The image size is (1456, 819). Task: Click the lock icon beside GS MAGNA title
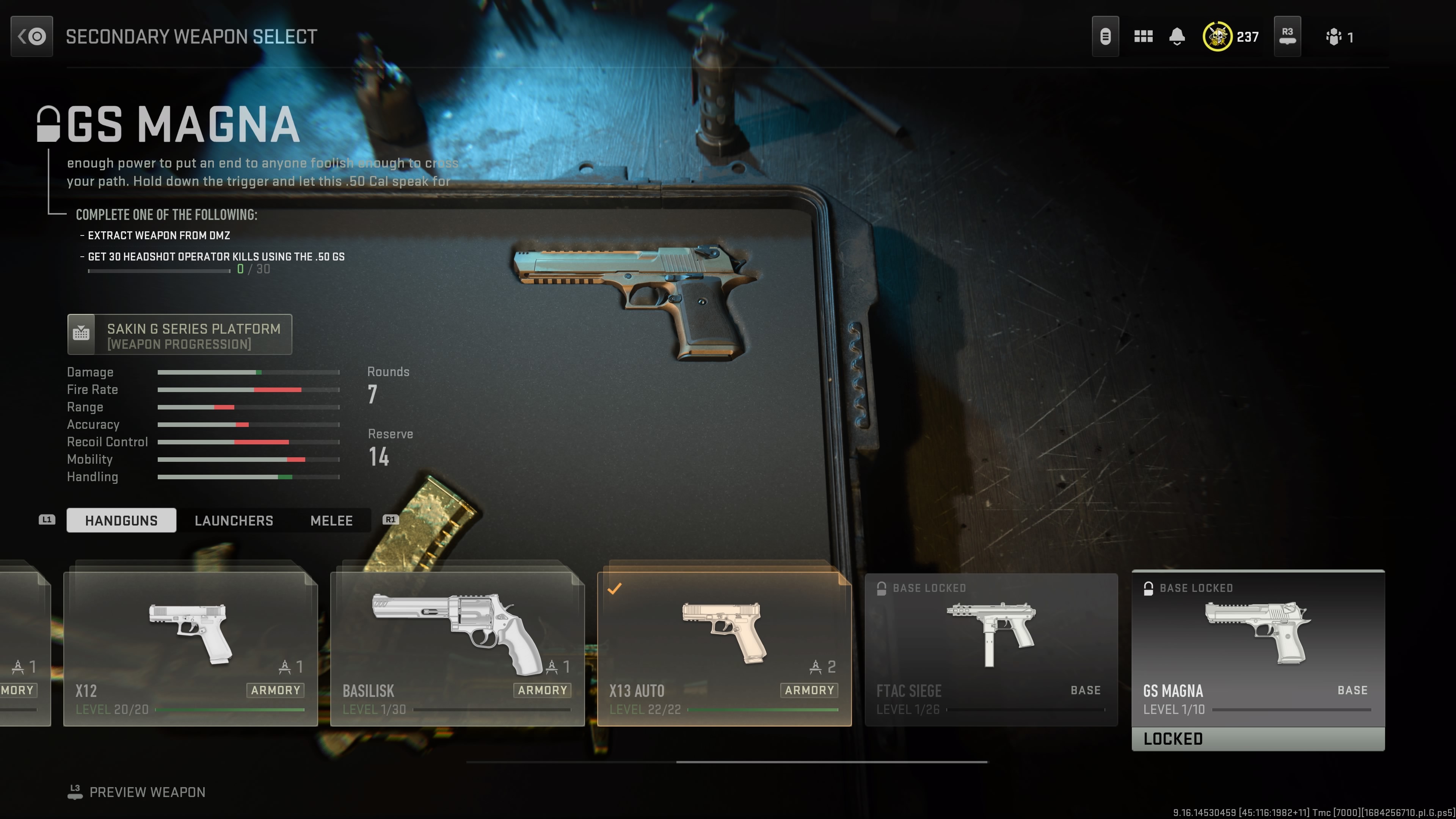click(48, 126)
